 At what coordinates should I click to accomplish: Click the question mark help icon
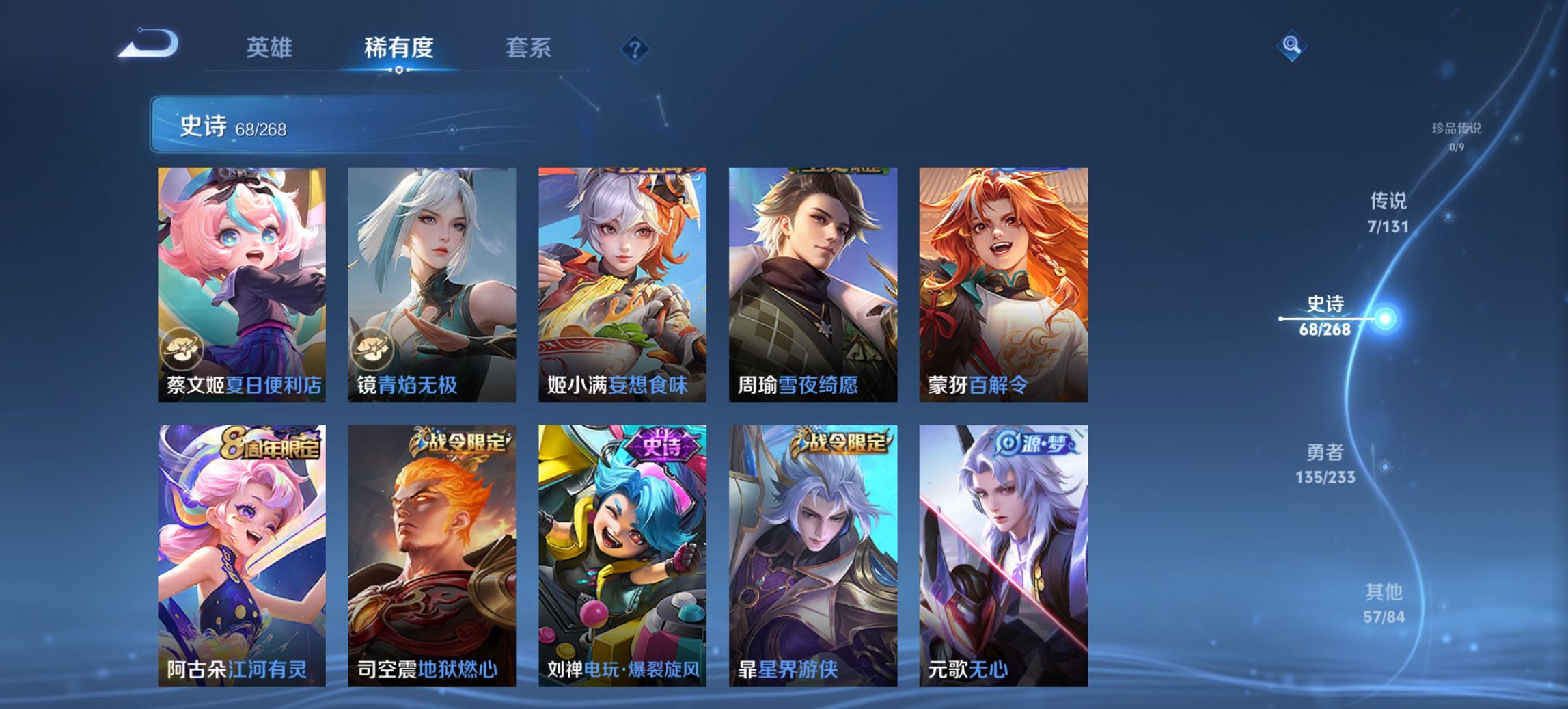point(634,49)
